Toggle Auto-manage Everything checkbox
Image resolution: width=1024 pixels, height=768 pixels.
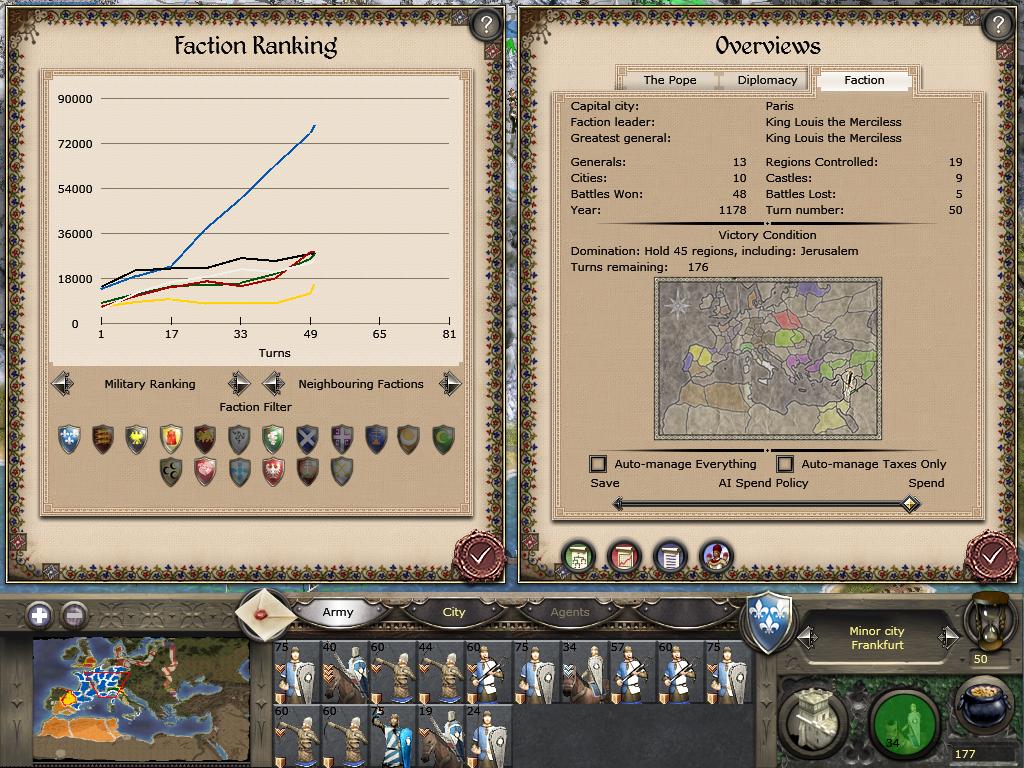[x=598, y=464]
